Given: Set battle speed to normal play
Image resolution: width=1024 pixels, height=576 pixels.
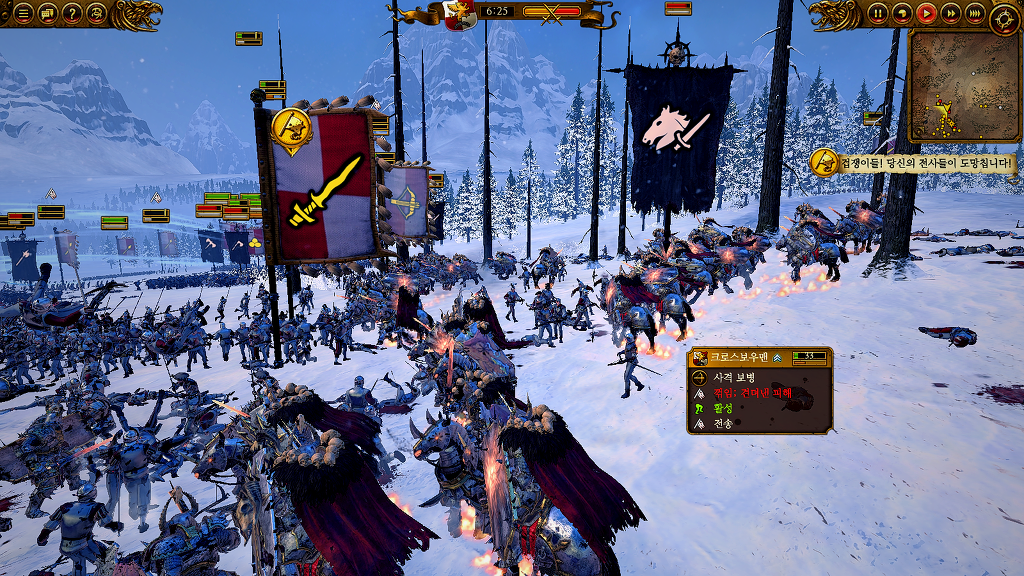Looking at the screenshot, I should (x=926, y=14).
